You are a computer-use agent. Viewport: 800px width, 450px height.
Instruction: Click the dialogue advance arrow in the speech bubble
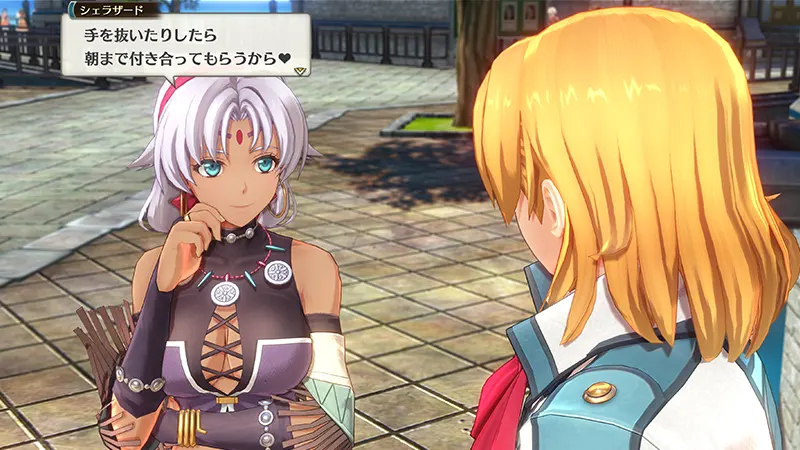[x=298, y=71]
